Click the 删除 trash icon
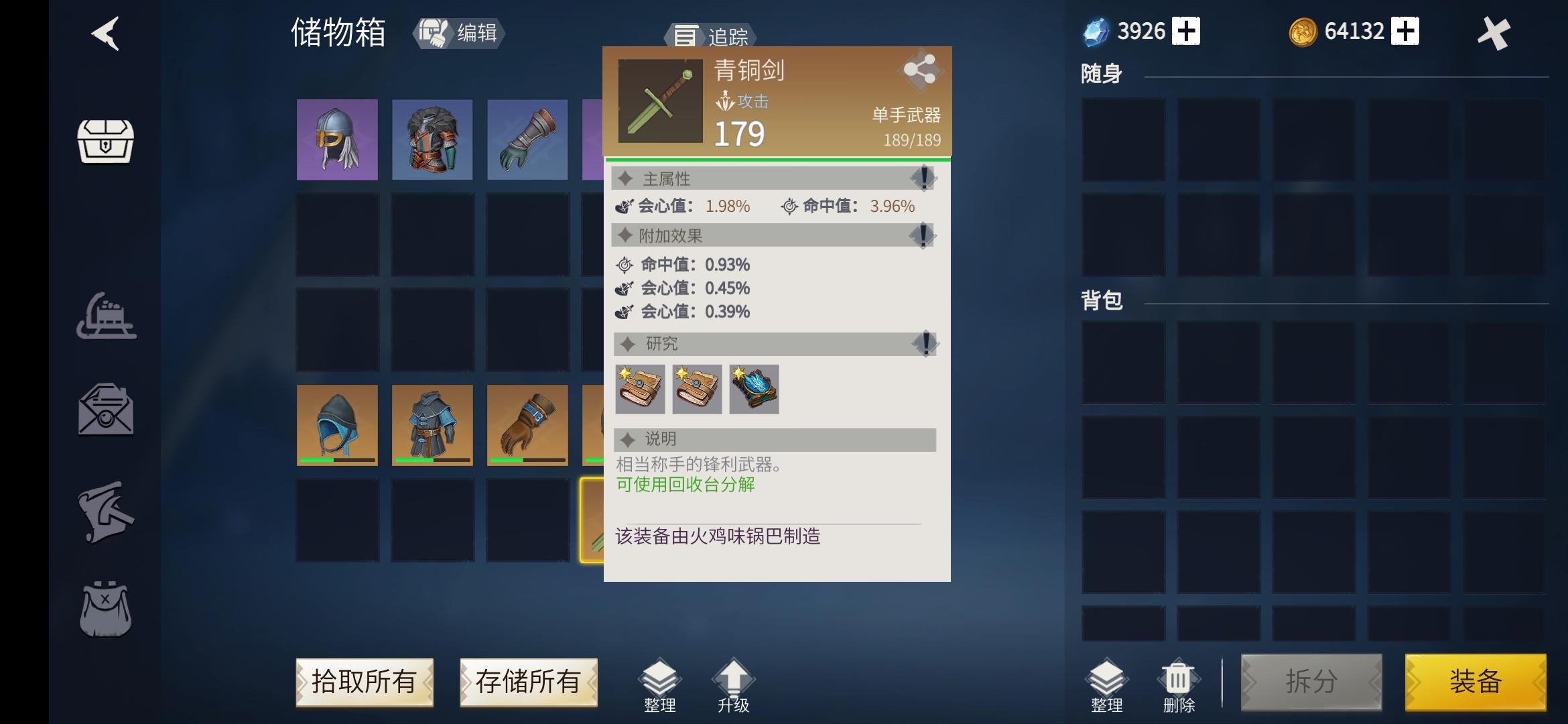Viewport: 1568px width, 724px height. pyautogui.click(x=1178, y=678)
